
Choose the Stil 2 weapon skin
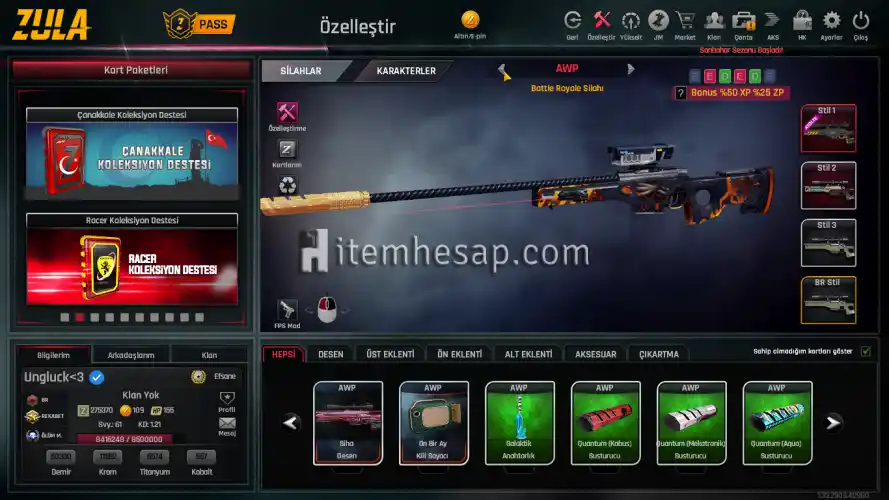tap(828, 186)
